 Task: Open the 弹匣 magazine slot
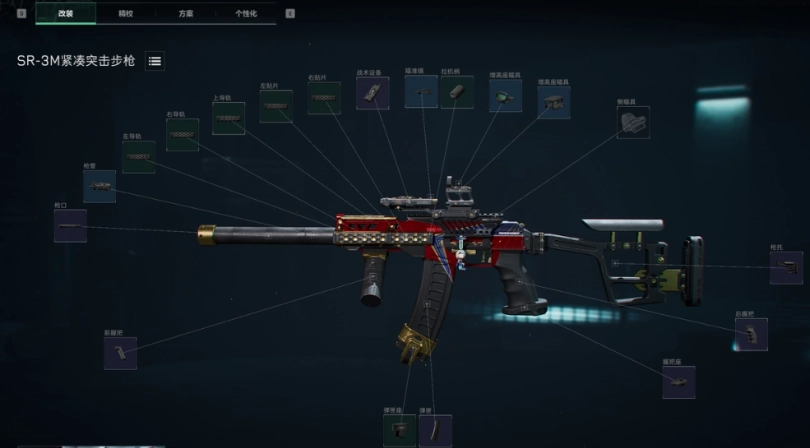point(435,431)
